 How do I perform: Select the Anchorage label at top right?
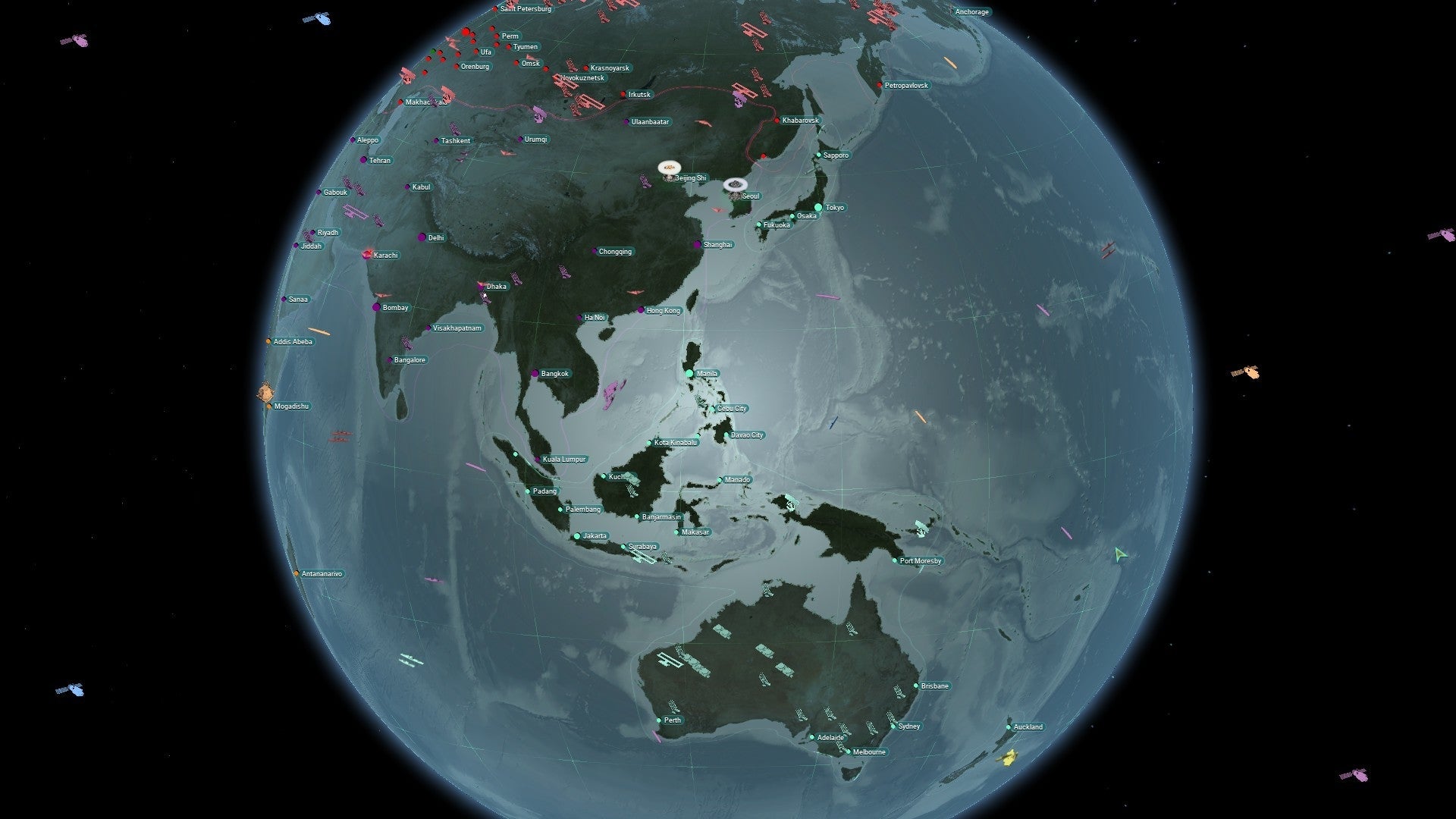click(x=973, y=11)
